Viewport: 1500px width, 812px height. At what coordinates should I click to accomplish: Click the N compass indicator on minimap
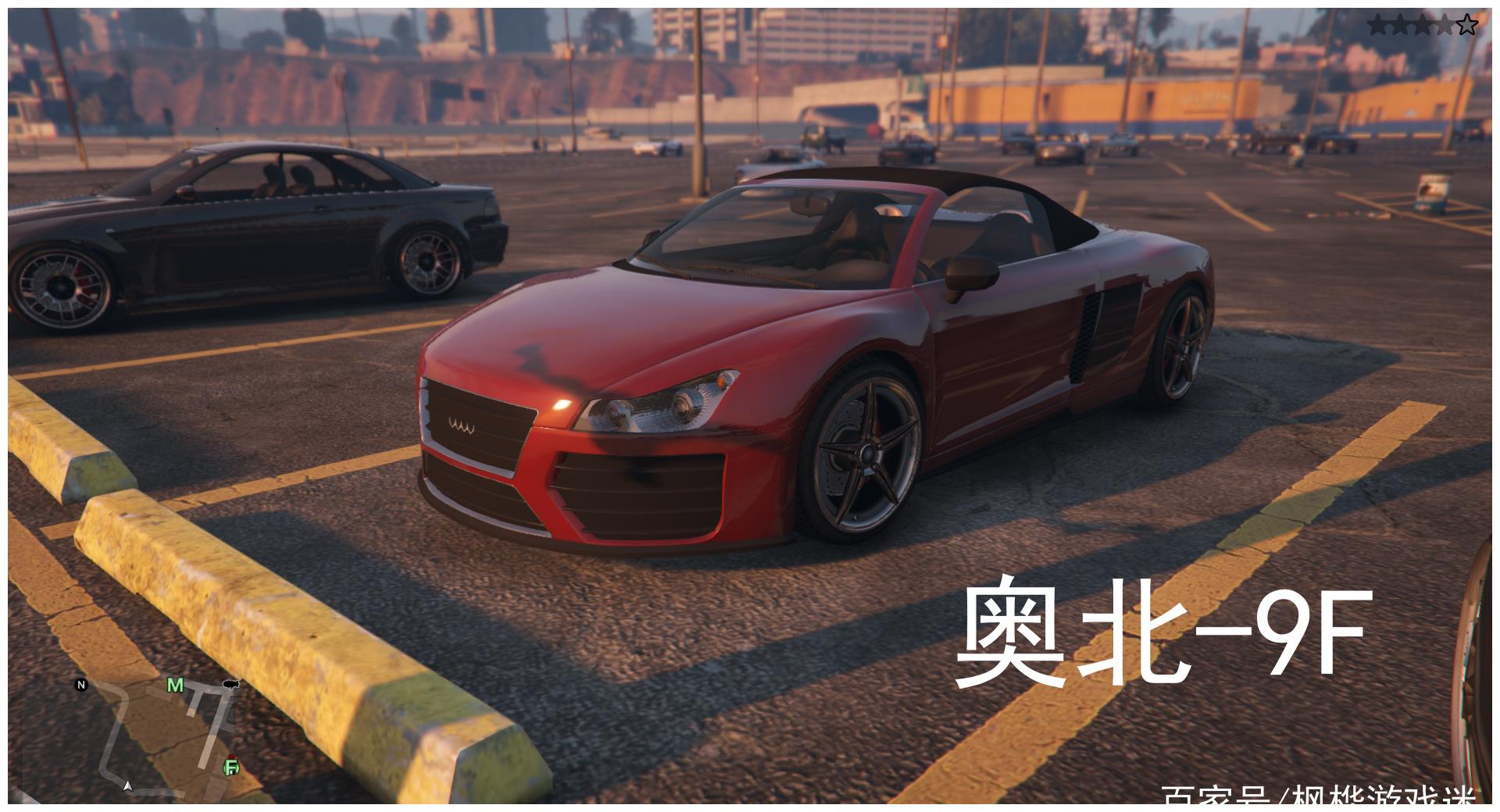coord(80,685)
